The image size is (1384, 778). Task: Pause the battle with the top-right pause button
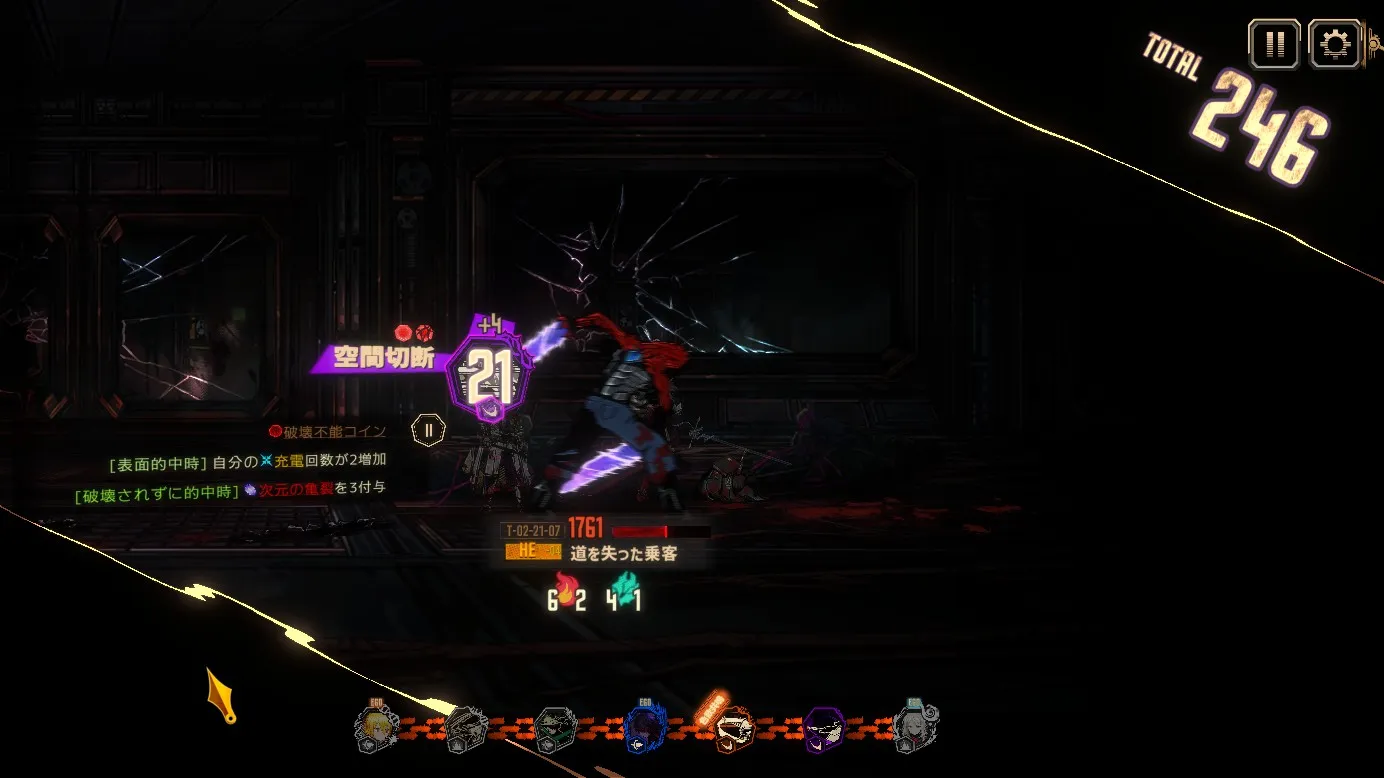[x=1274, y=45]
